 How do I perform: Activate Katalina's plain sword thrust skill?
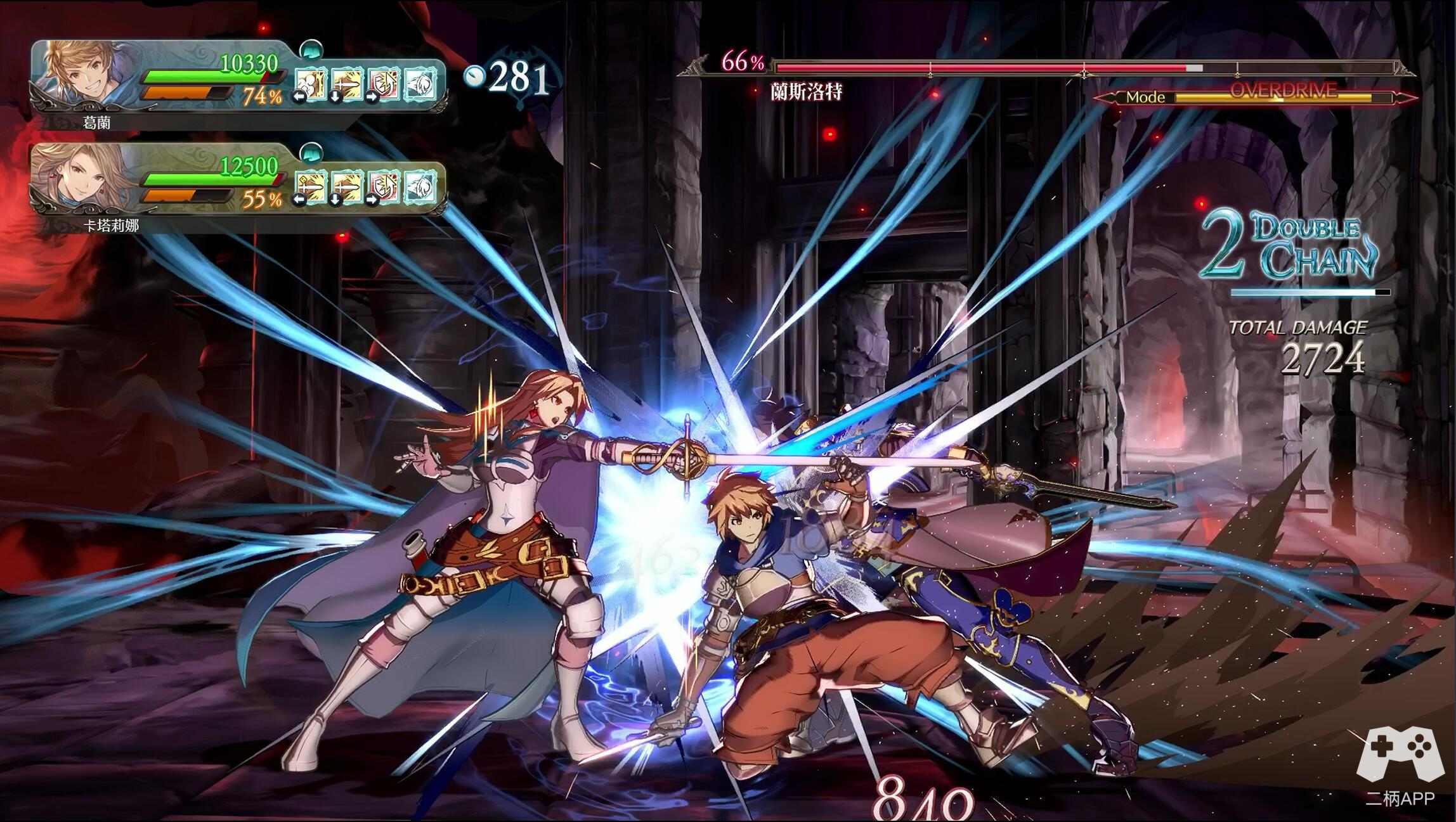347,187
